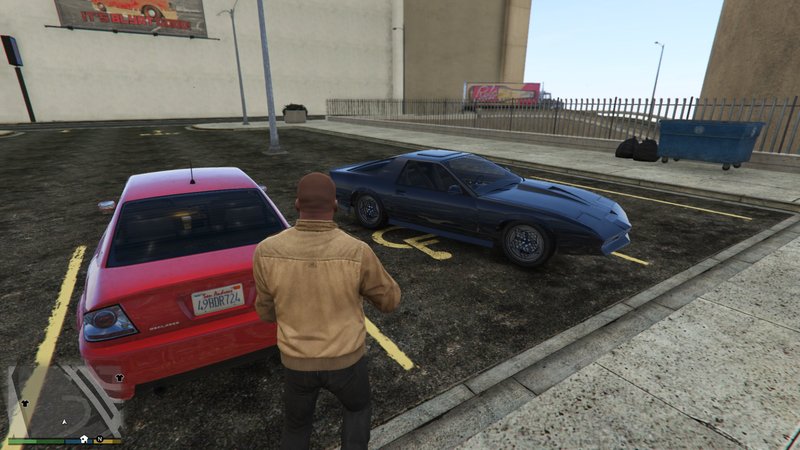The height and width of the screenshot is (450, 800).
Task: Click the north compass indicator on the minimap
Action: pyautogui.click(x=99, y=438)
